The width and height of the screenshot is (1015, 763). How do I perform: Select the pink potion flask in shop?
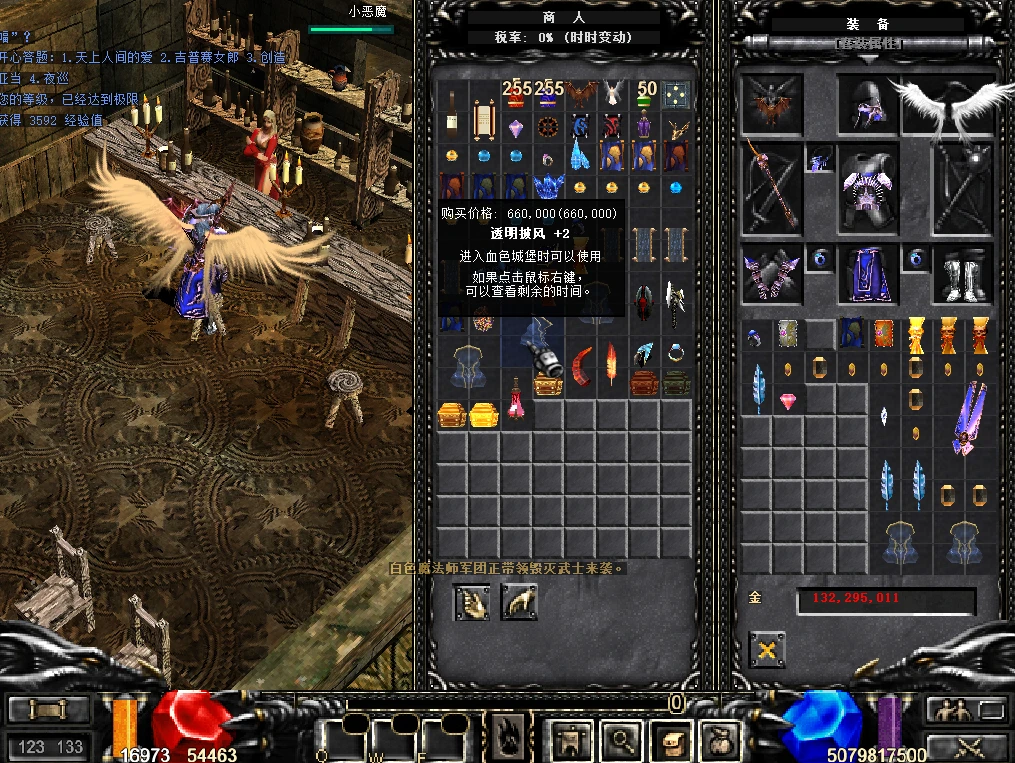click(x=516, y=400)
